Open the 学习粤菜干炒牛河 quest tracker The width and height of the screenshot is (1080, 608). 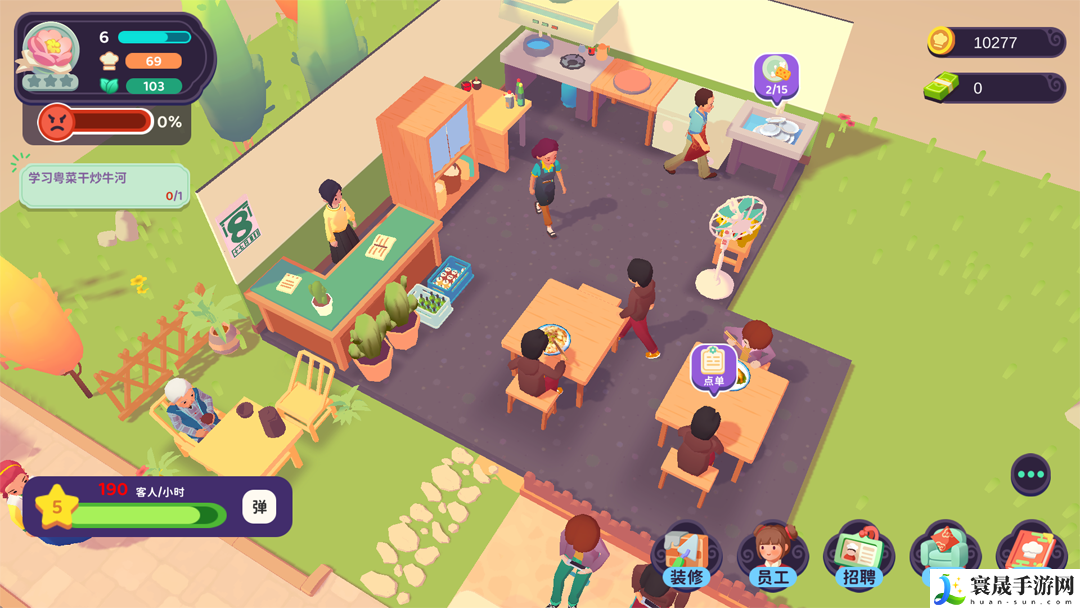click(104, 186)
